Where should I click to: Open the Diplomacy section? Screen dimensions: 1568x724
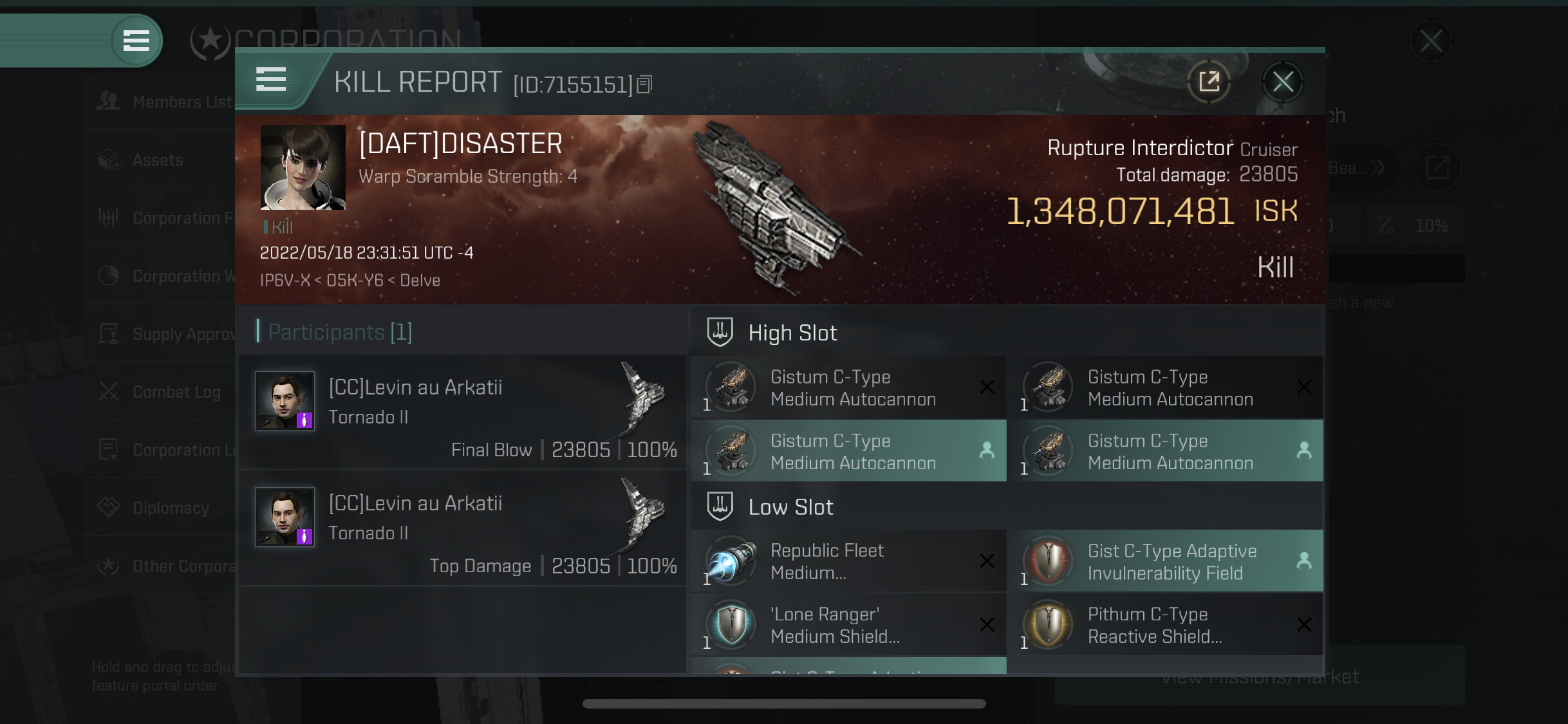pyautogui.click(x=170, y=508)
